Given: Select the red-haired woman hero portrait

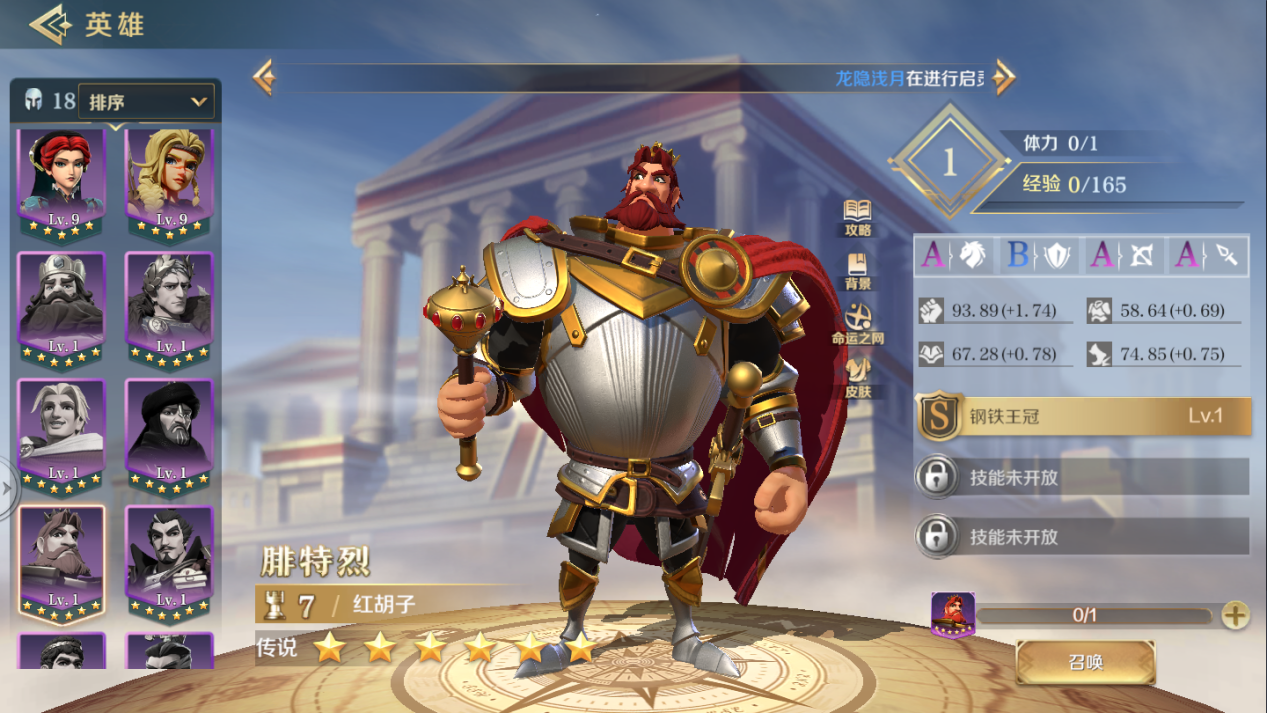Looking at the screenshot, I should pos(62,182).
